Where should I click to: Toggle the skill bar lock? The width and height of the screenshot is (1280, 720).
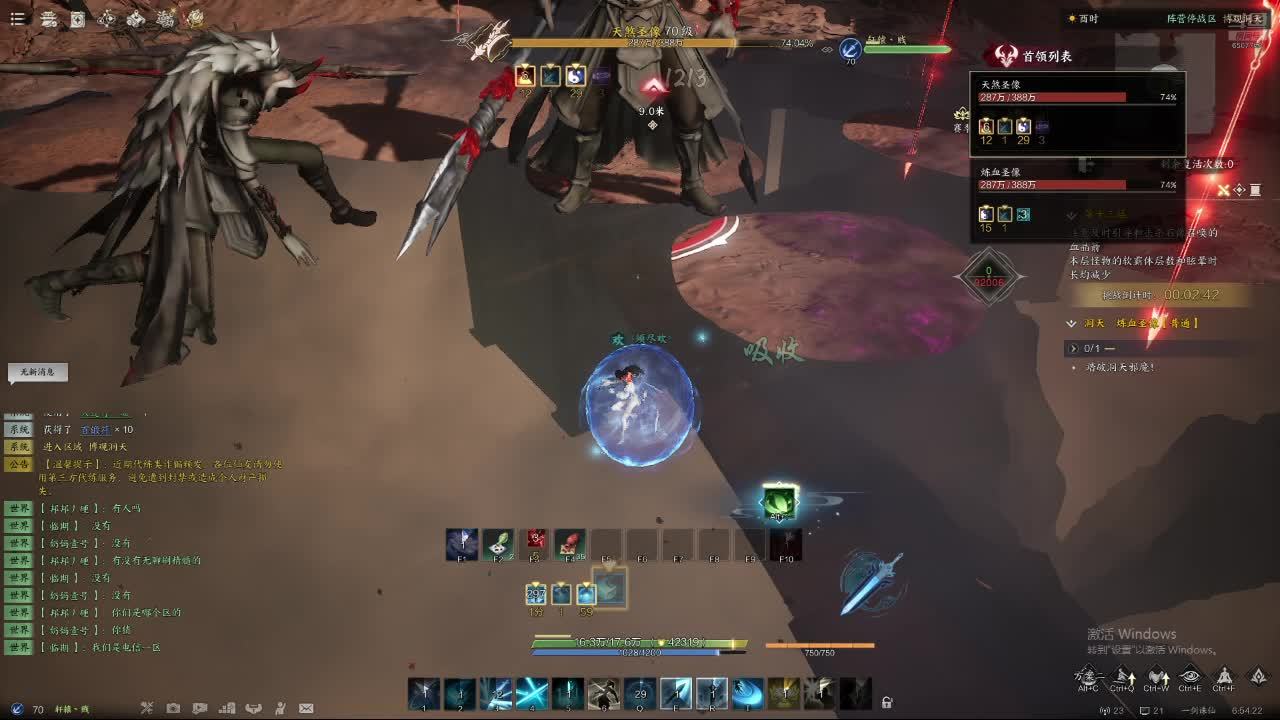click(x=886, y=702)
